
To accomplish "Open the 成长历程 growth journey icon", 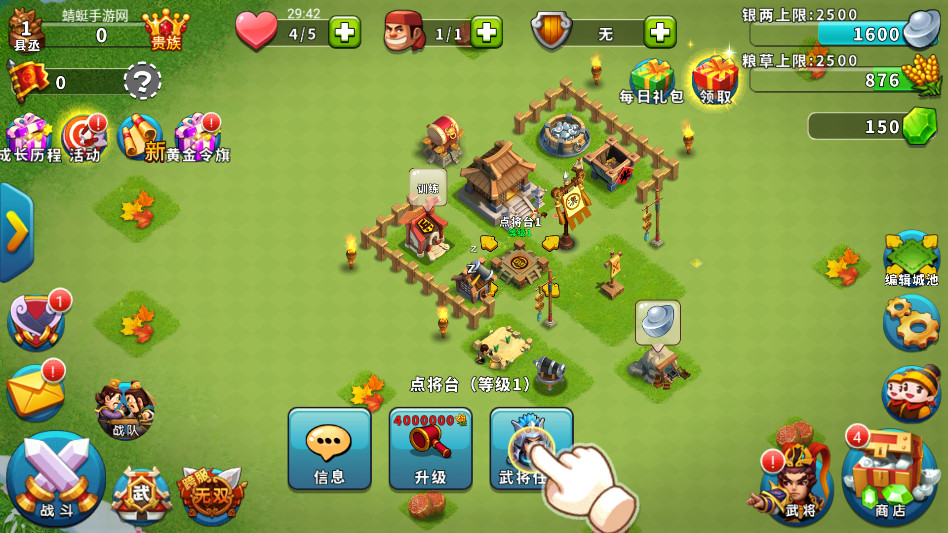I will coord(28,137).
